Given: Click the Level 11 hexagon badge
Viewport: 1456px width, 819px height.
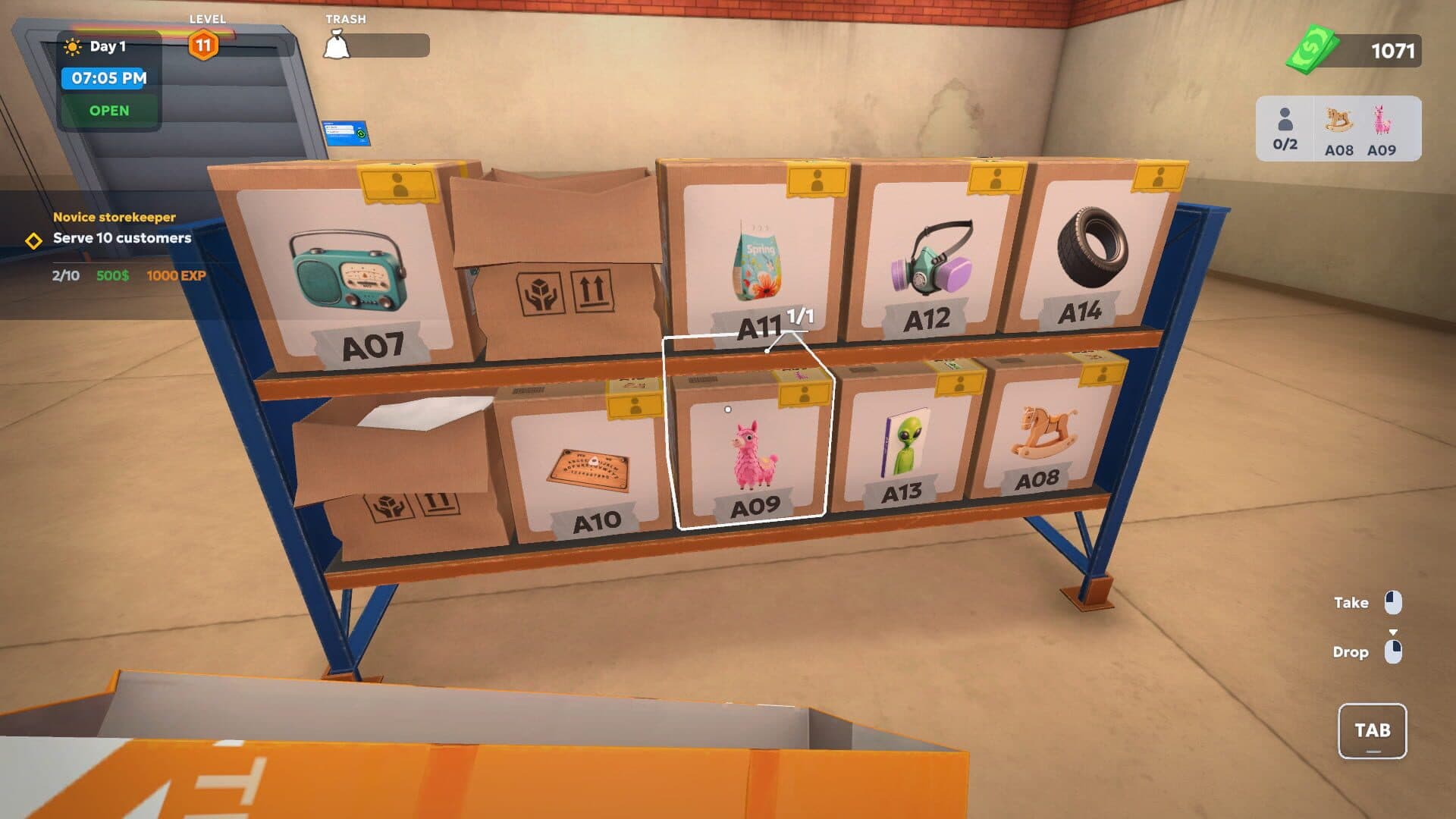Looking at the screenshot, I should [202, 45].
